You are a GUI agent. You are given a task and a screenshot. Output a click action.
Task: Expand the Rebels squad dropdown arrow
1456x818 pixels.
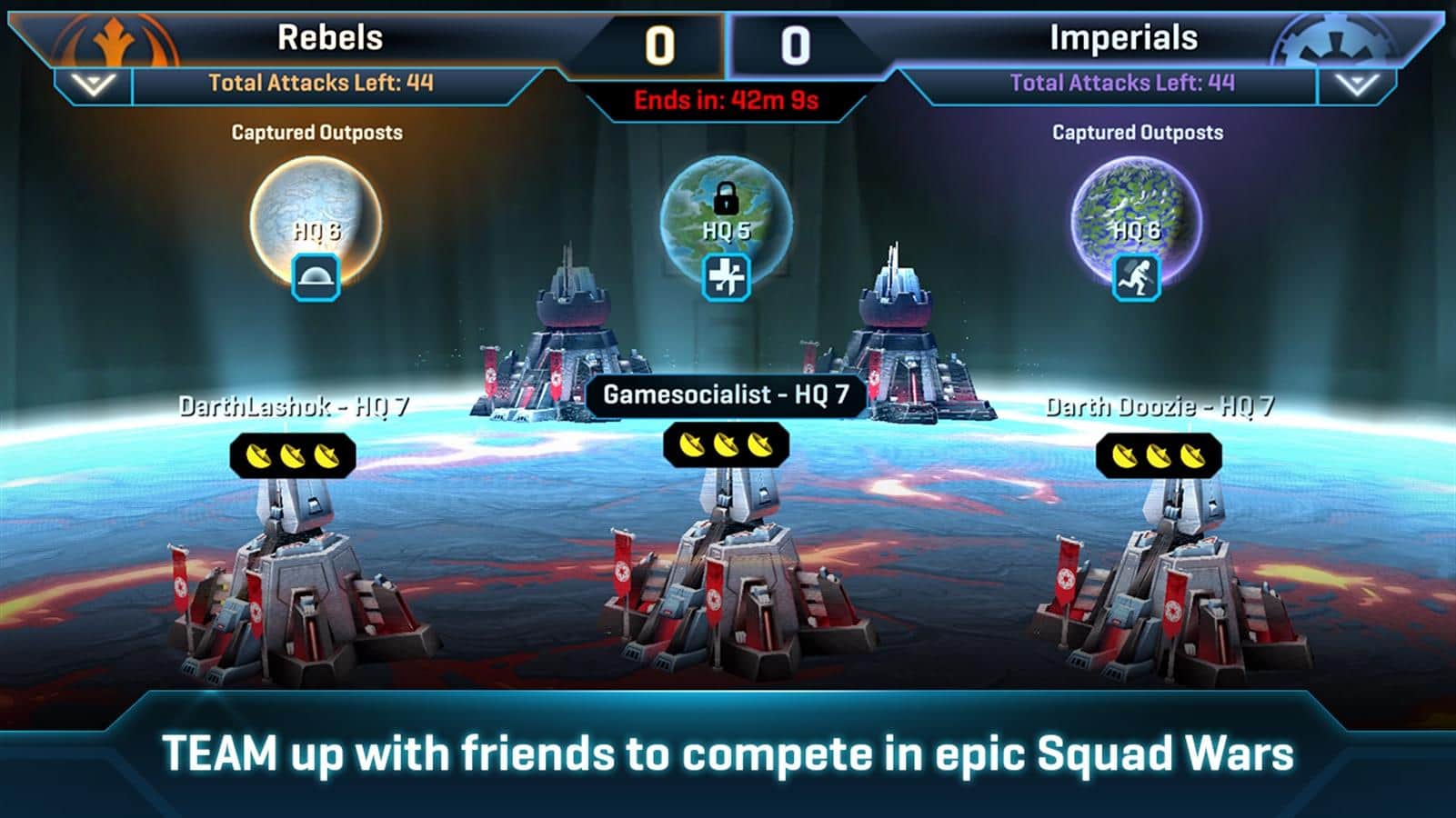94,85
